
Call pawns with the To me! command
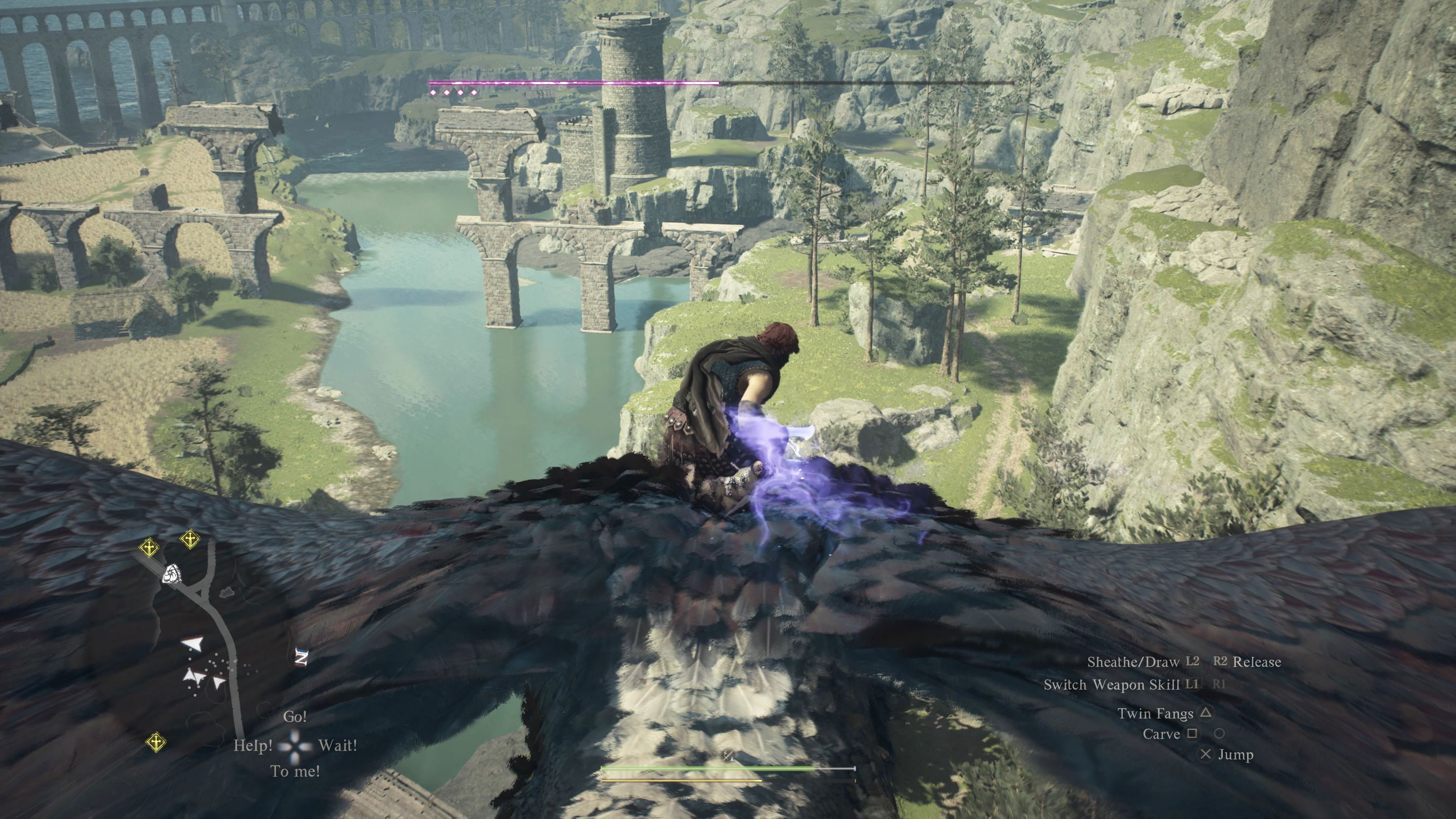(x=295, y=771)
